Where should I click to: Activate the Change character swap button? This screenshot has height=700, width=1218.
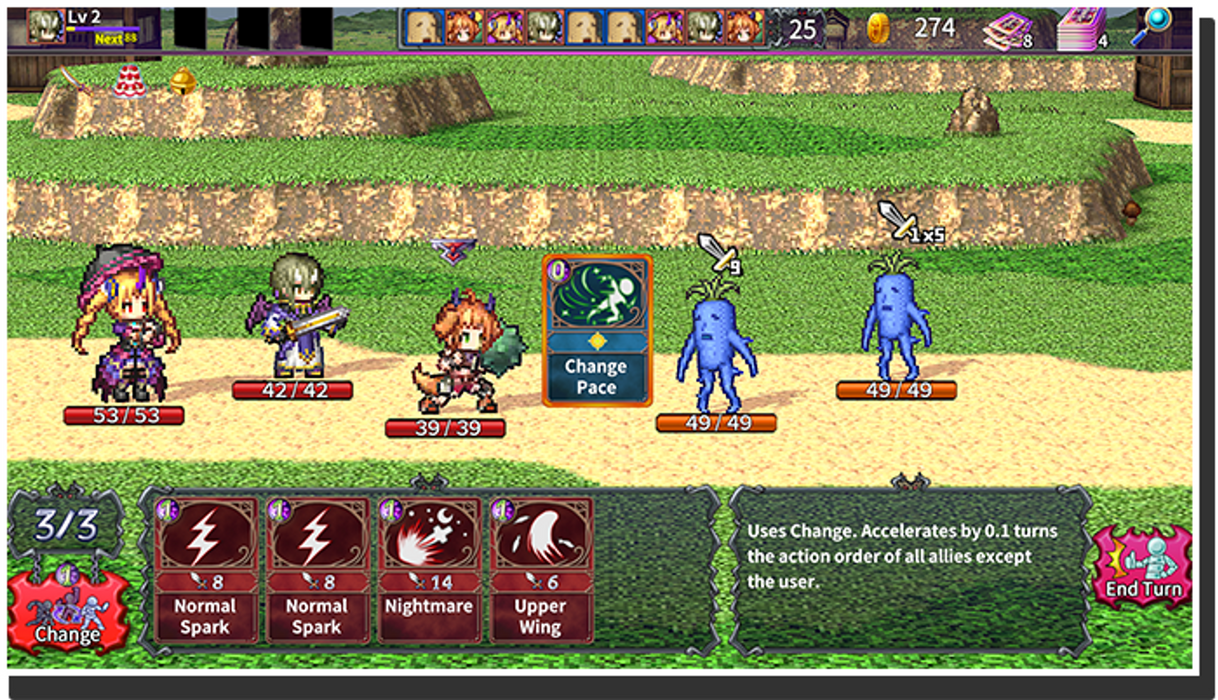68,610
